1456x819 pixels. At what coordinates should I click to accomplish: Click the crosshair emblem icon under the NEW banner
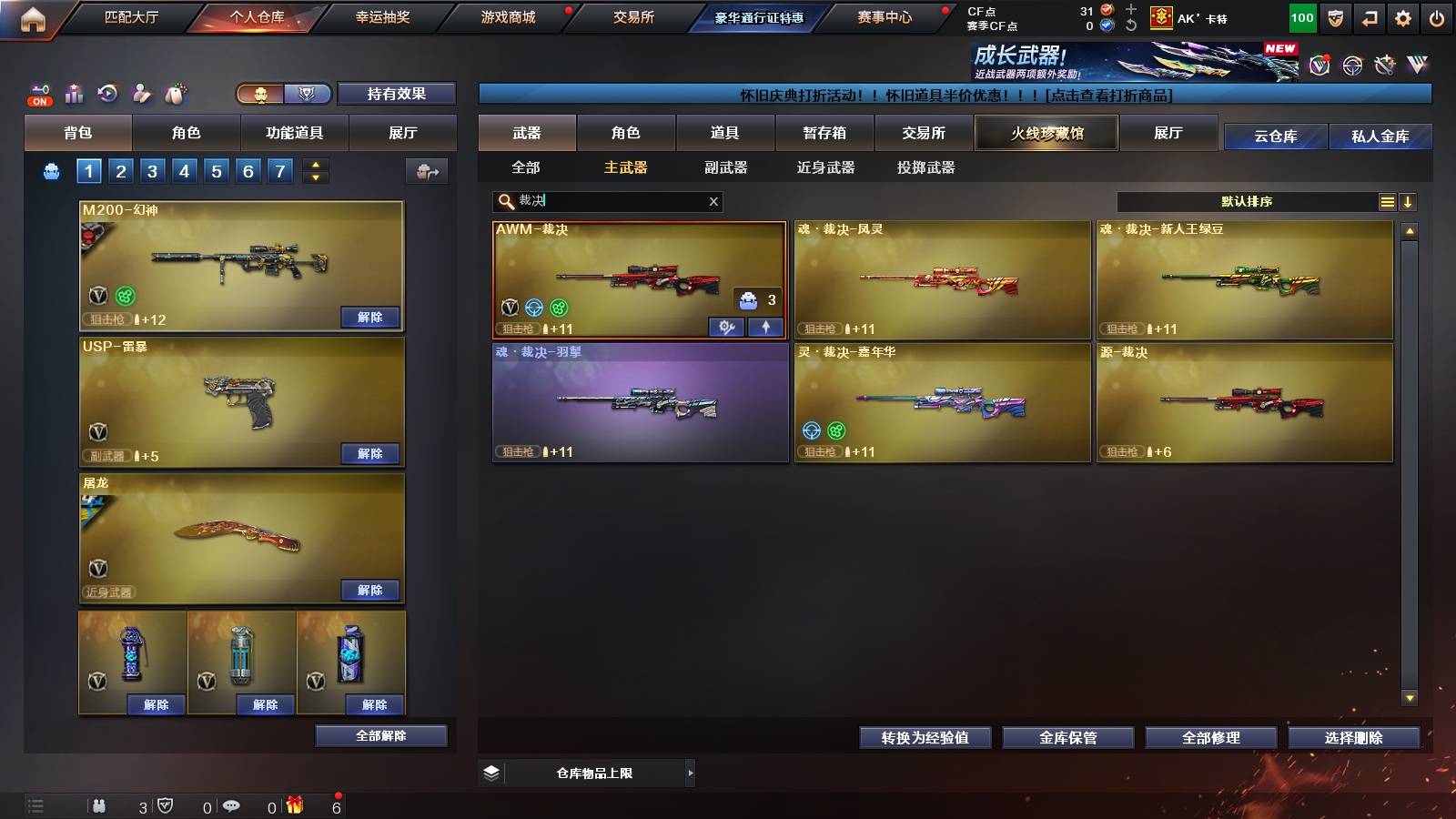coord(1350,66)
